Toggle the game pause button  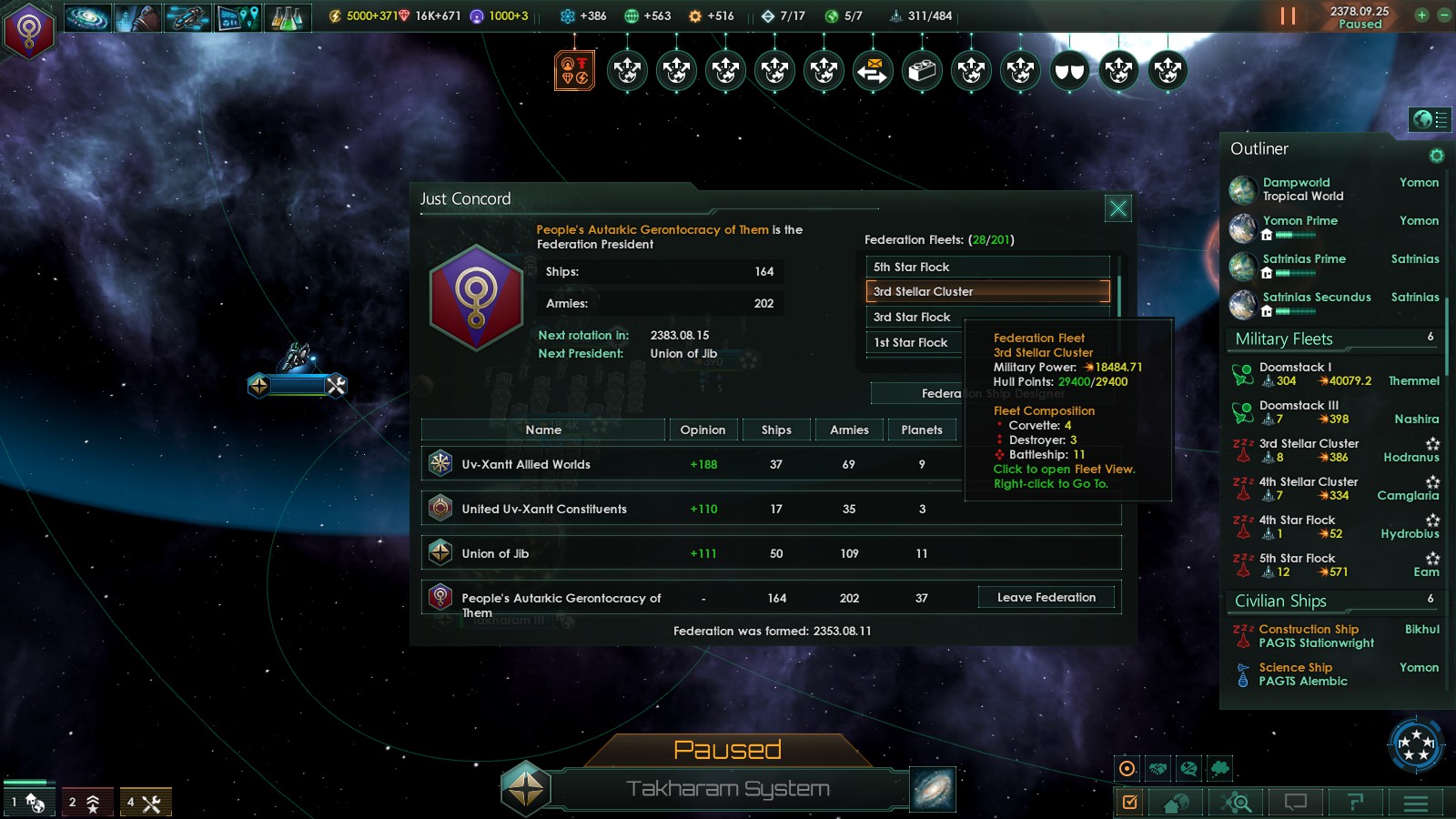tap(1288, 16)
